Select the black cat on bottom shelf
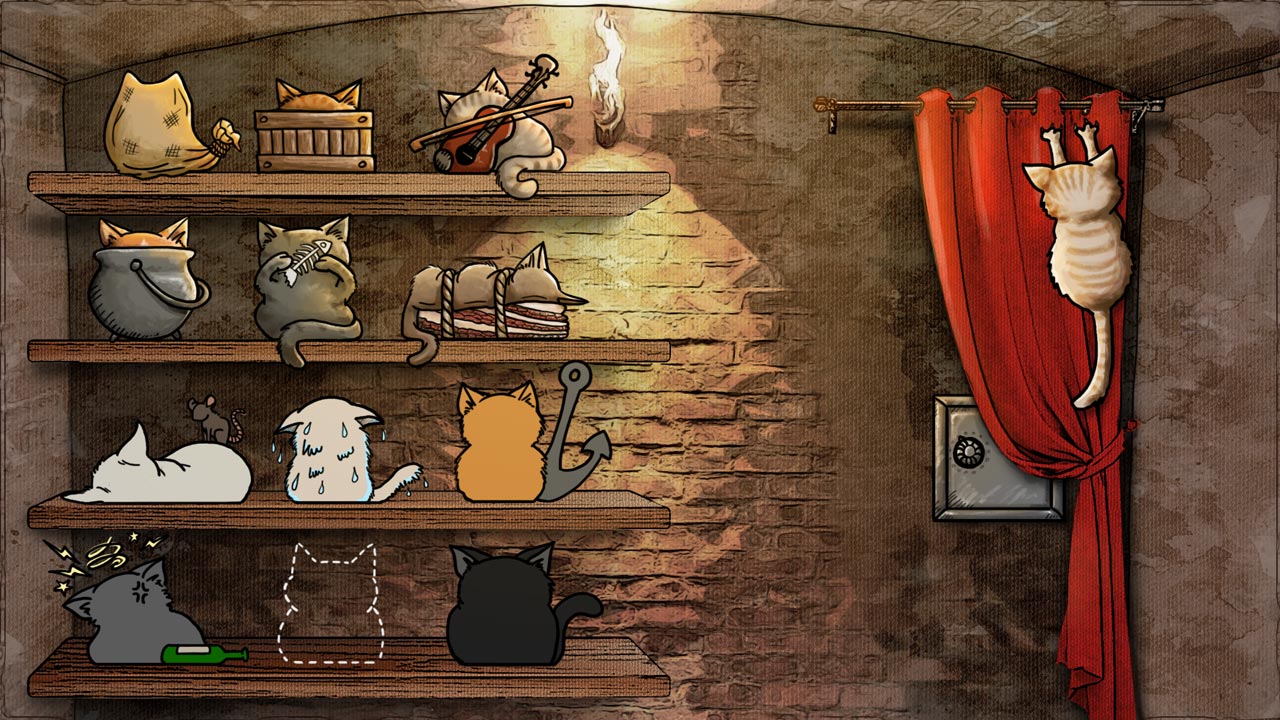 [505, 610]
